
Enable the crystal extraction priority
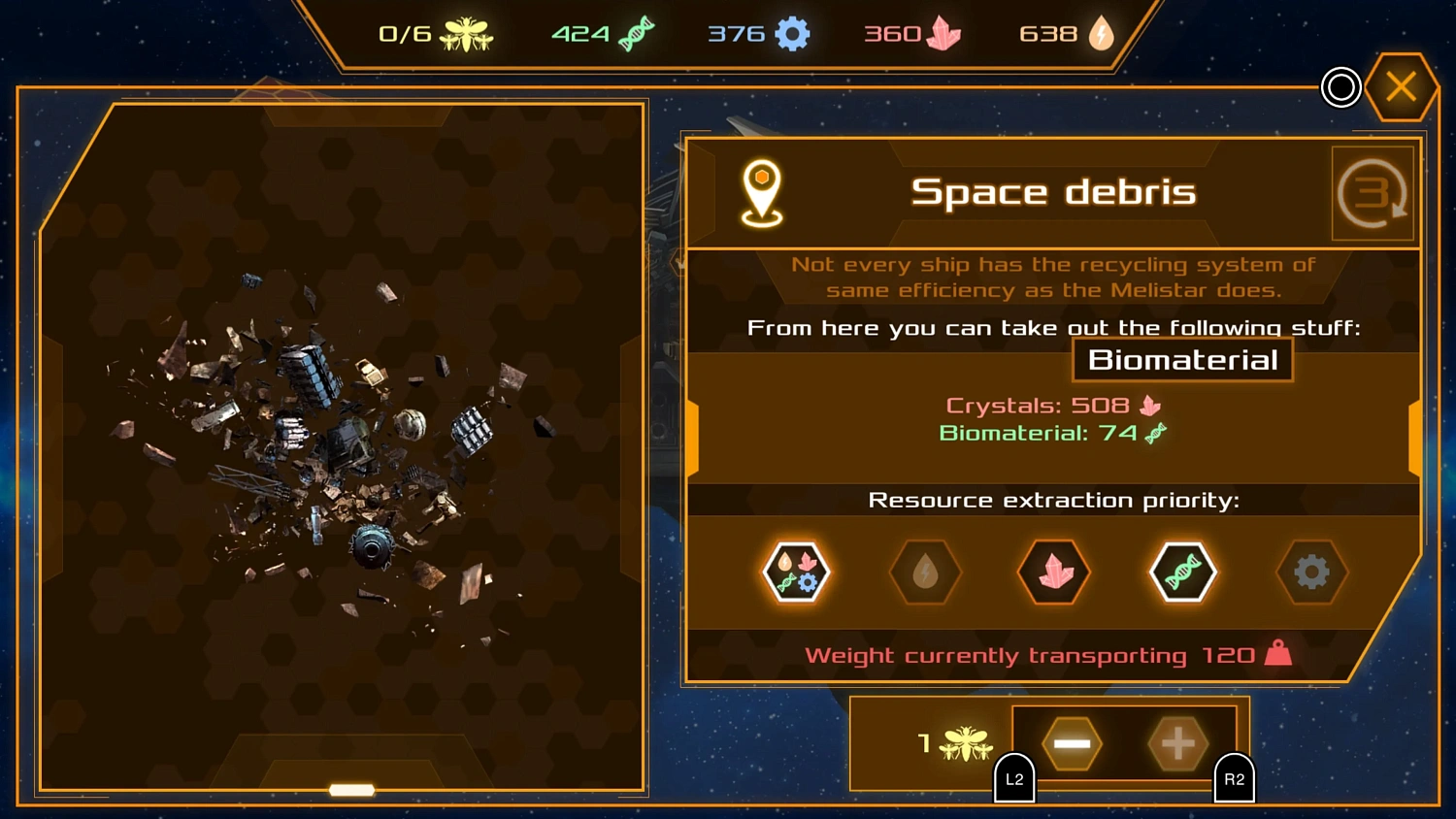[x=1053, y=573]
